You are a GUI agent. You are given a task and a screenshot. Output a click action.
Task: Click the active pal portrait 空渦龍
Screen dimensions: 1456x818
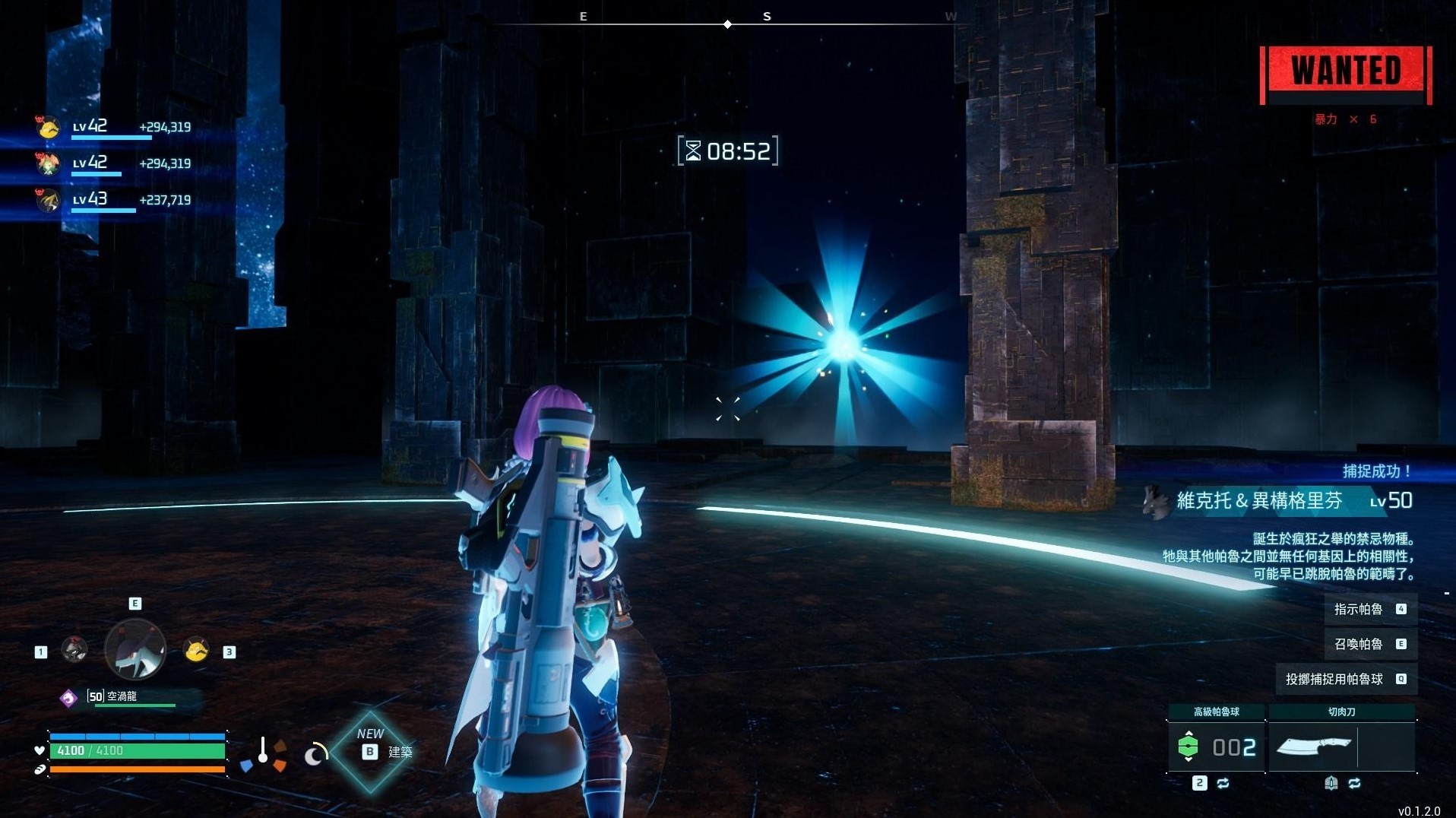tap(135, 649)
